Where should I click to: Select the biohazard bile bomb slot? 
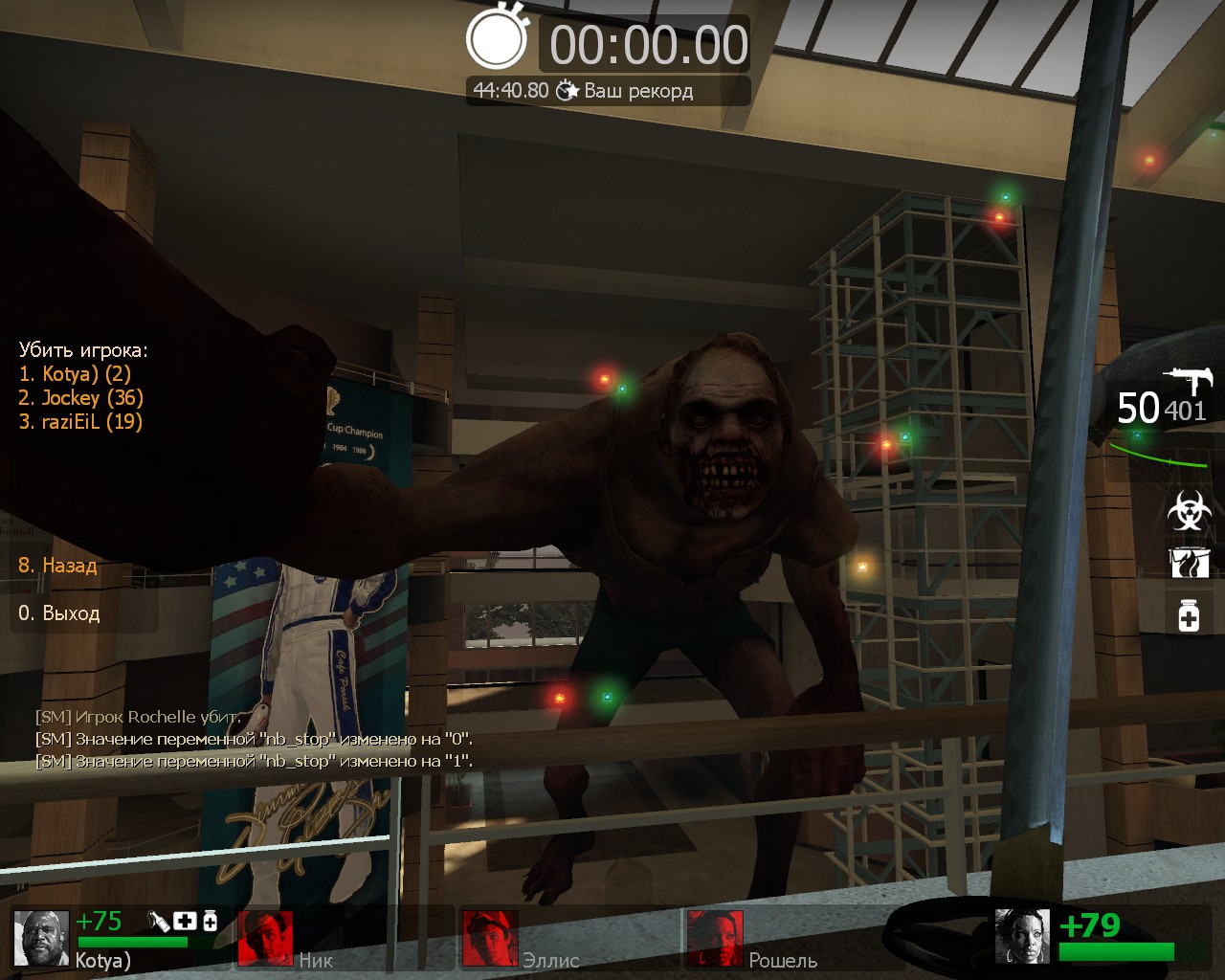click(x=1189, y=510)
